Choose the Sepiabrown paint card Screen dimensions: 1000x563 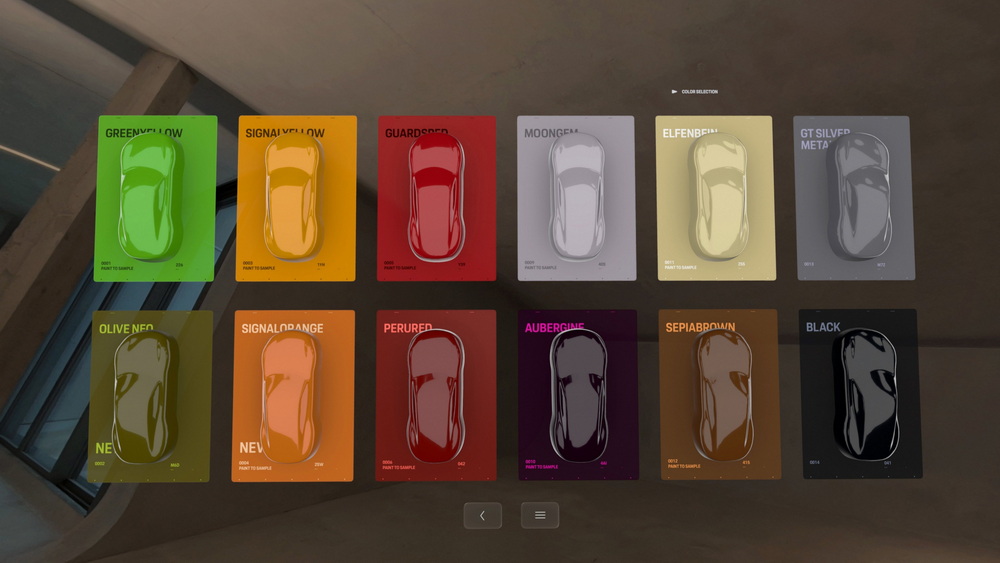coord(720,397)
